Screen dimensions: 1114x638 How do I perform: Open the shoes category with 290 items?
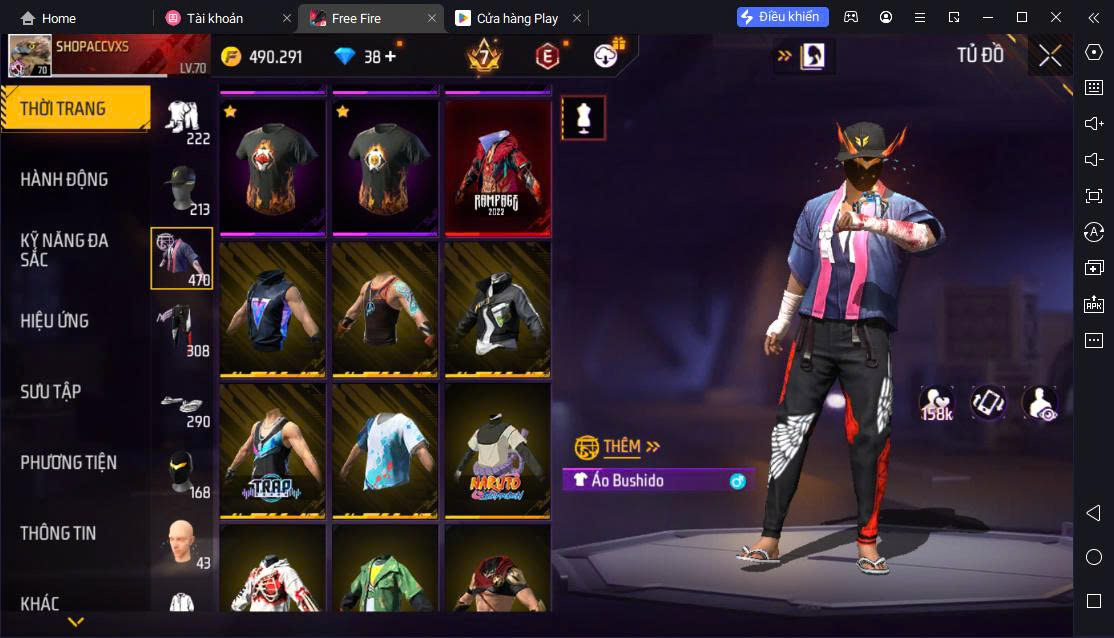tap(182, 401)
